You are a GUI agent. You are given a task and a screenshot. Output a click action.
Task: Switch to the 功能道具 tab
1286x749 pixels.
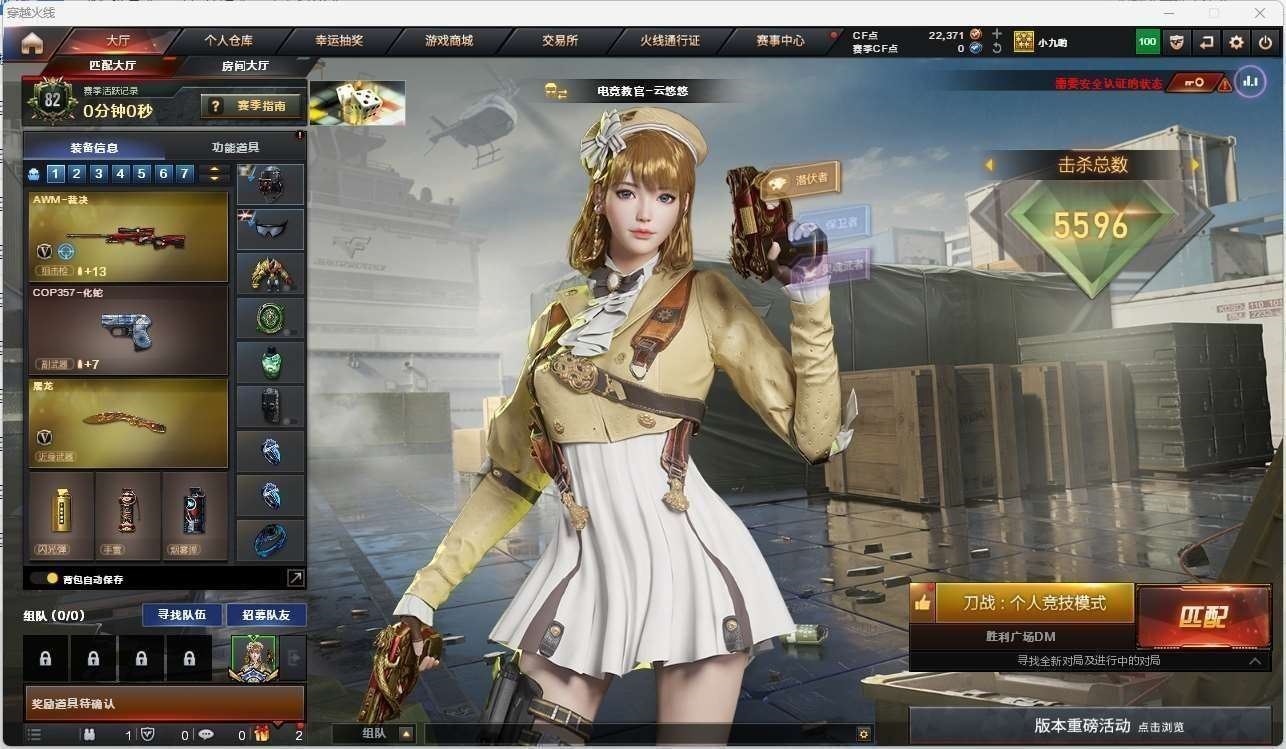(235, 147)
